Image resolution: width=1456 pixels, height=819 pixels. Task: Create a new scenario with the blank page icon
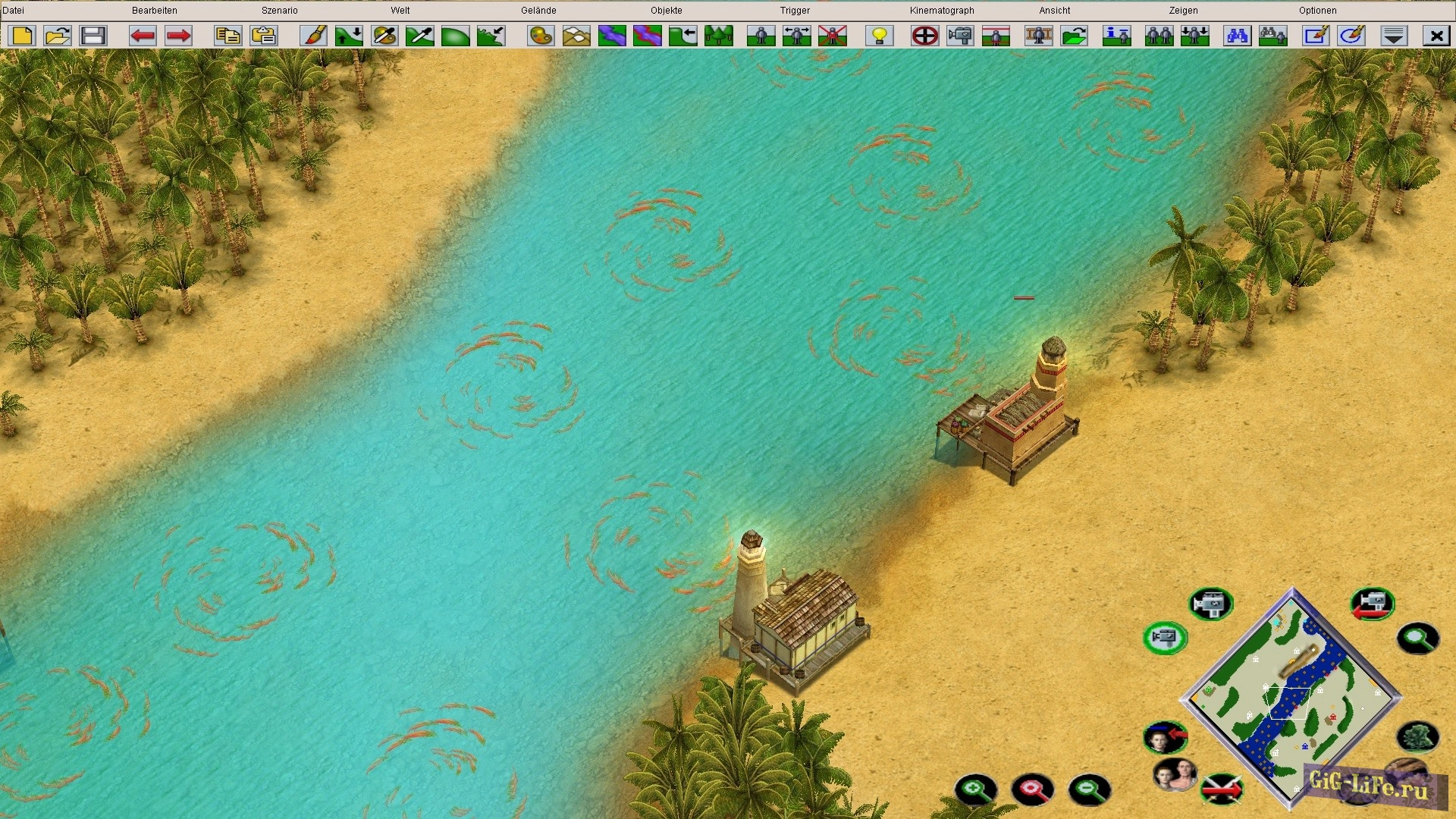23,36
